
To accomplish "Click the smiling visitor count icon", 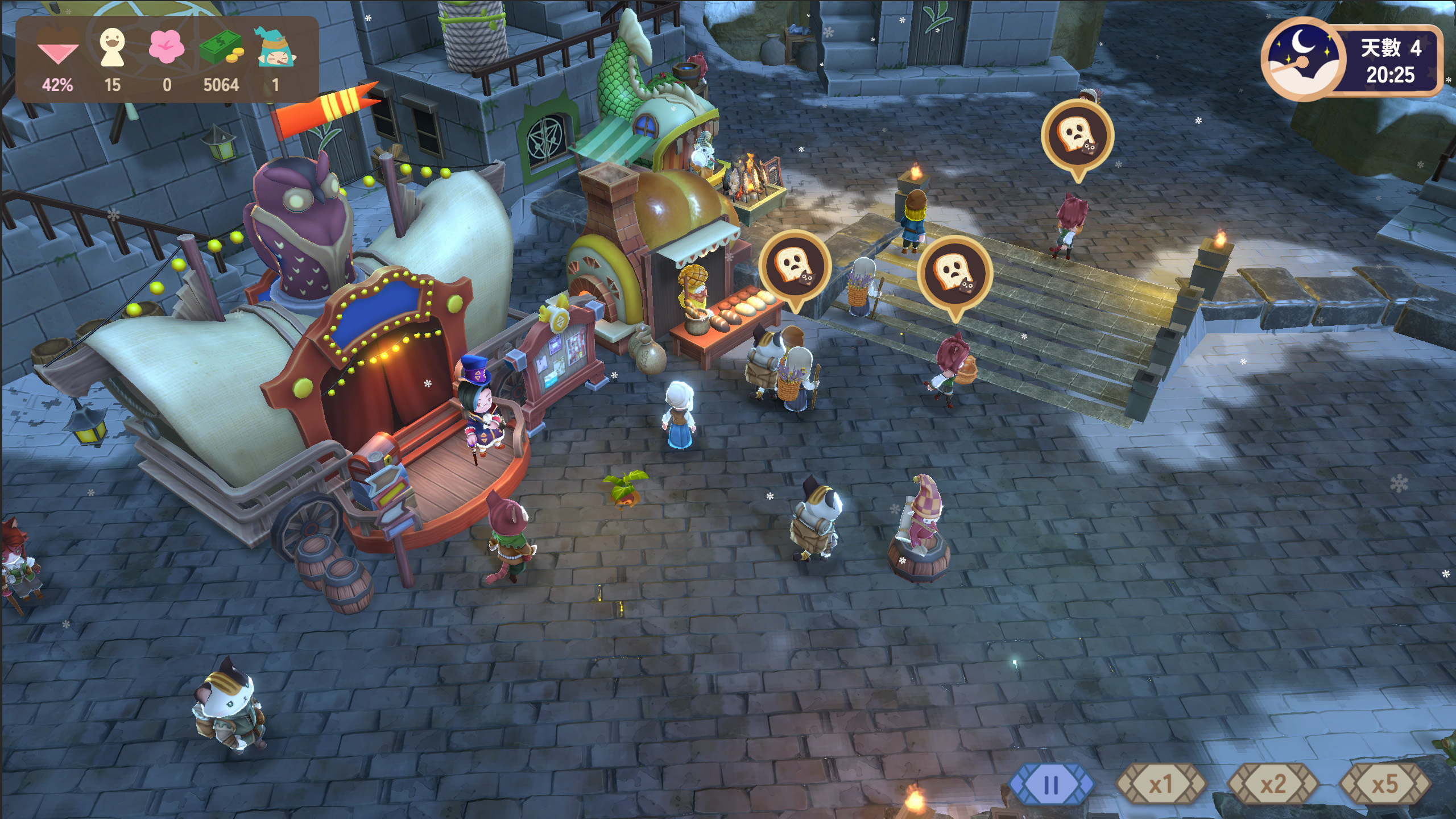I will pyautogui.click(x=112, y=47).
